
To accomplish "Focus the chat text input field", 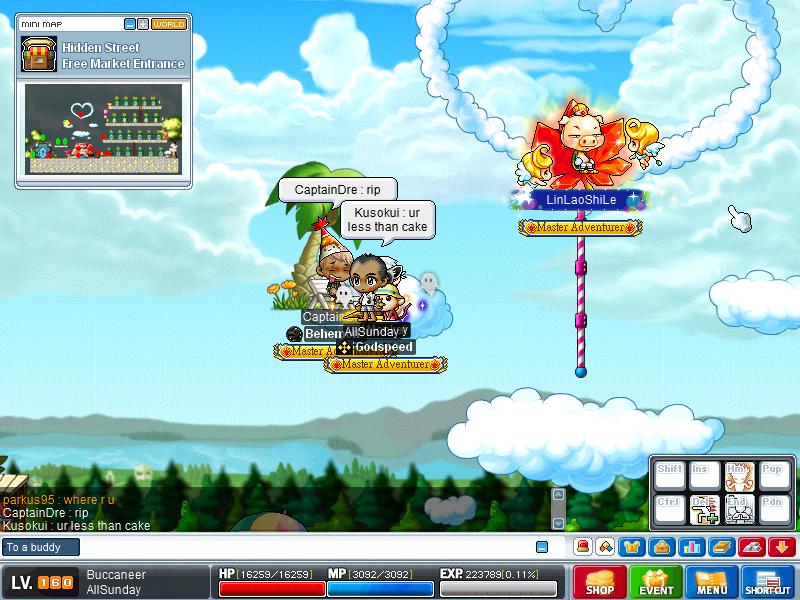I will click(300, 547).
